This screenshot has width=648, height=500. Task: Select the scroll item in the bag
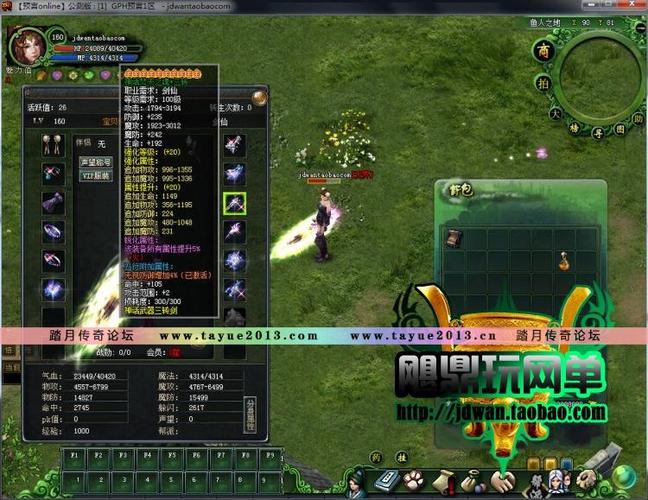pyautogui.click(x=454, y=239)
